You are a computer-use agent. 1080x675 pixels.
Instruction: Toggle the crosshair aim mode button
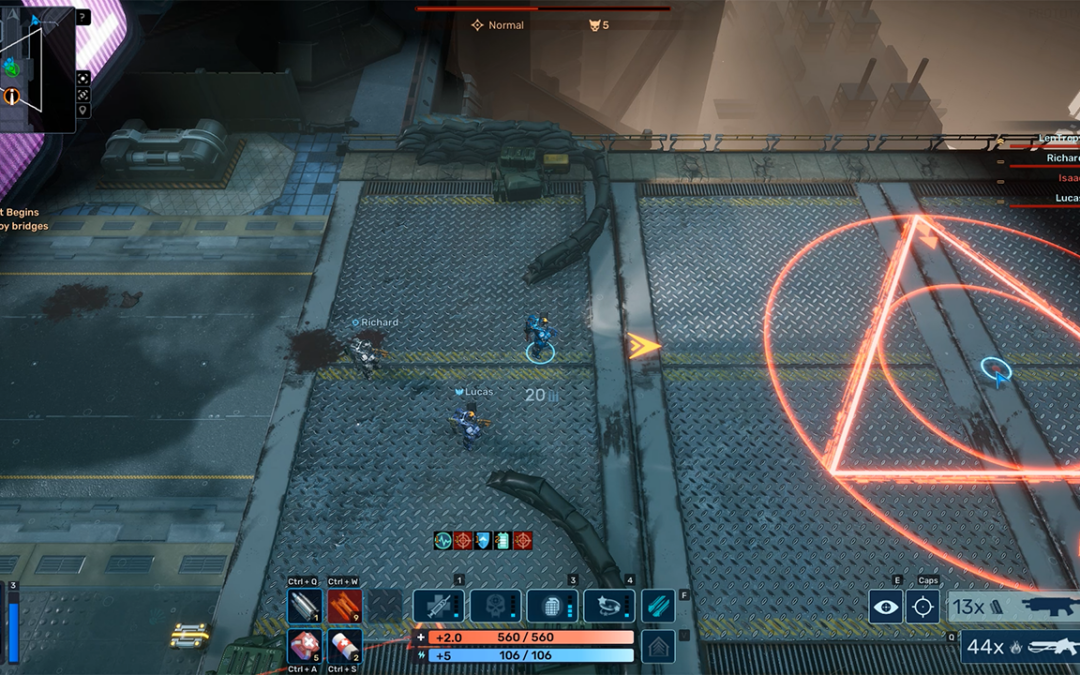coord(922,606)
